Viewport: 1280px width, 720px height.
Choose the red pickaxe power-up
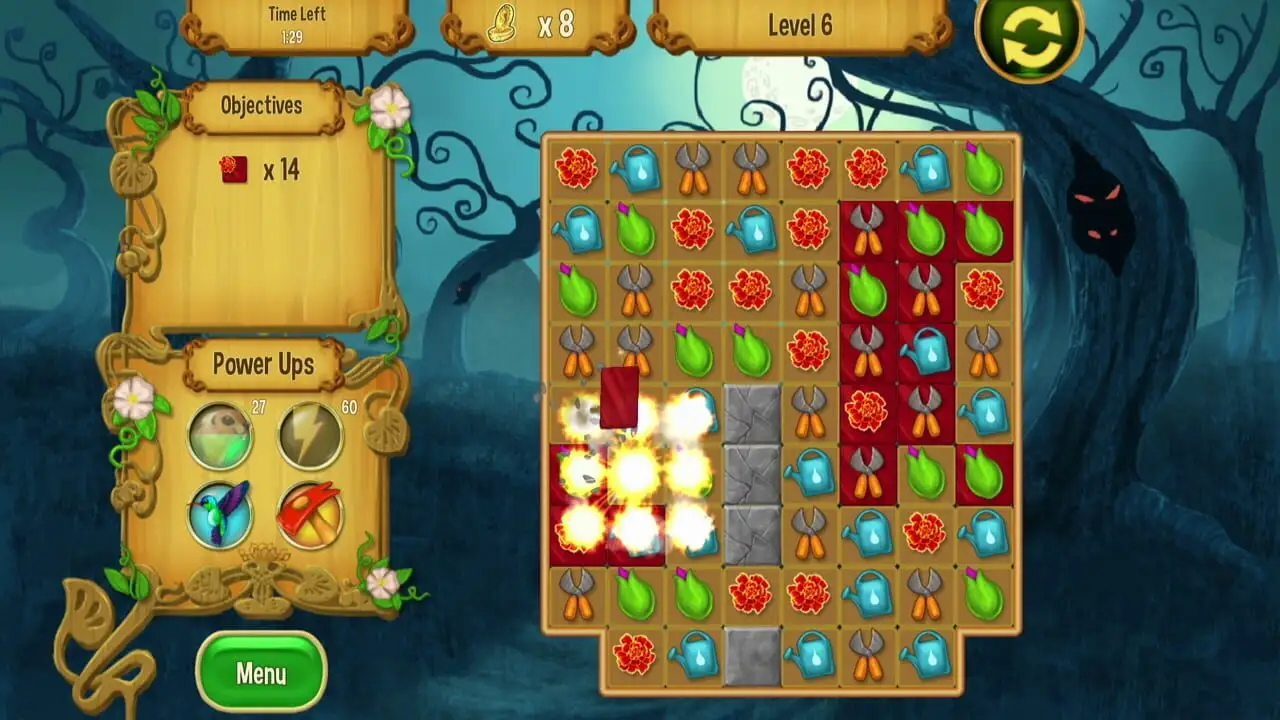(310, 514)
